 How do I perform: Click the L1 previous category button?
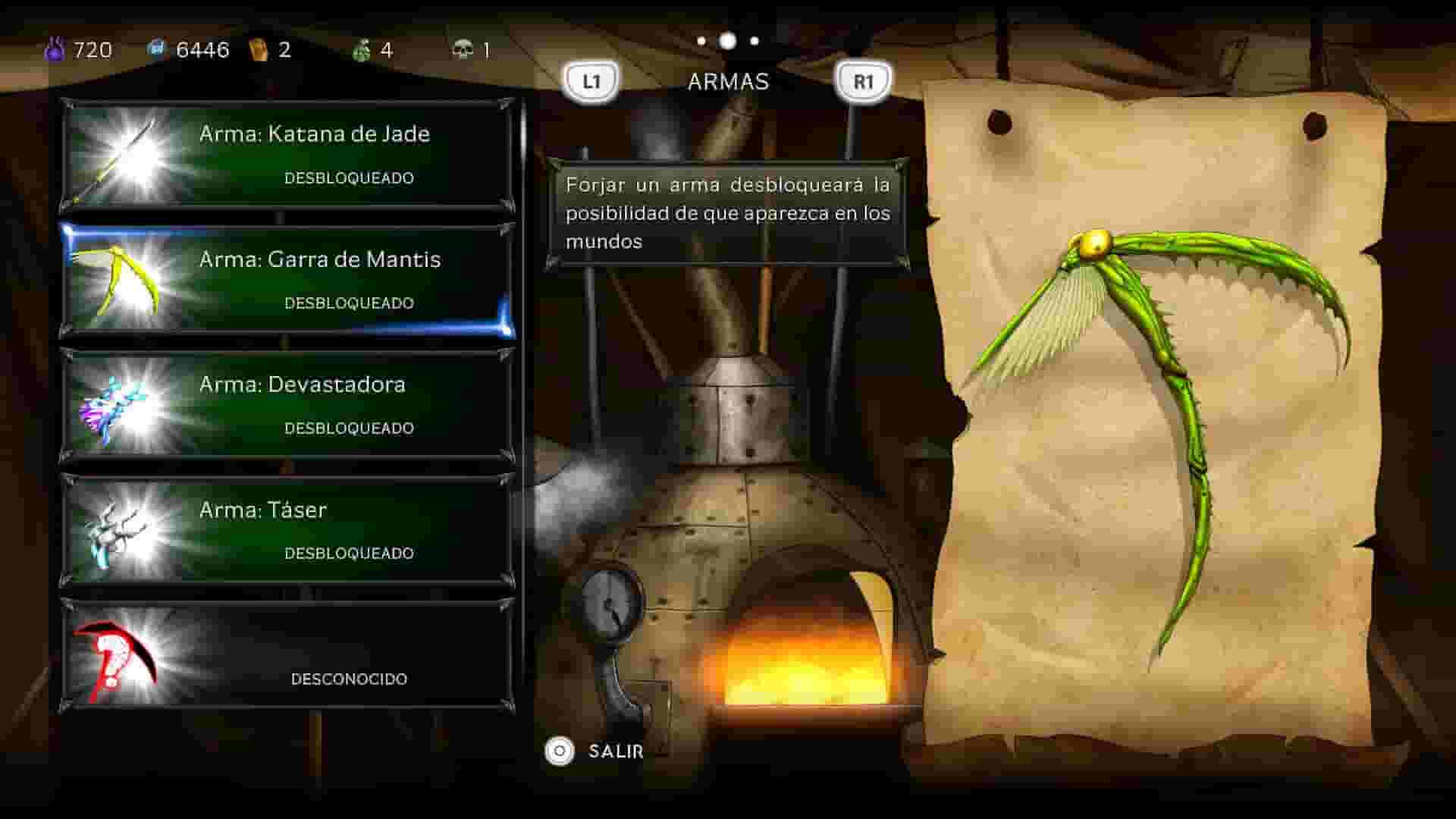click(x=591, y=80)
